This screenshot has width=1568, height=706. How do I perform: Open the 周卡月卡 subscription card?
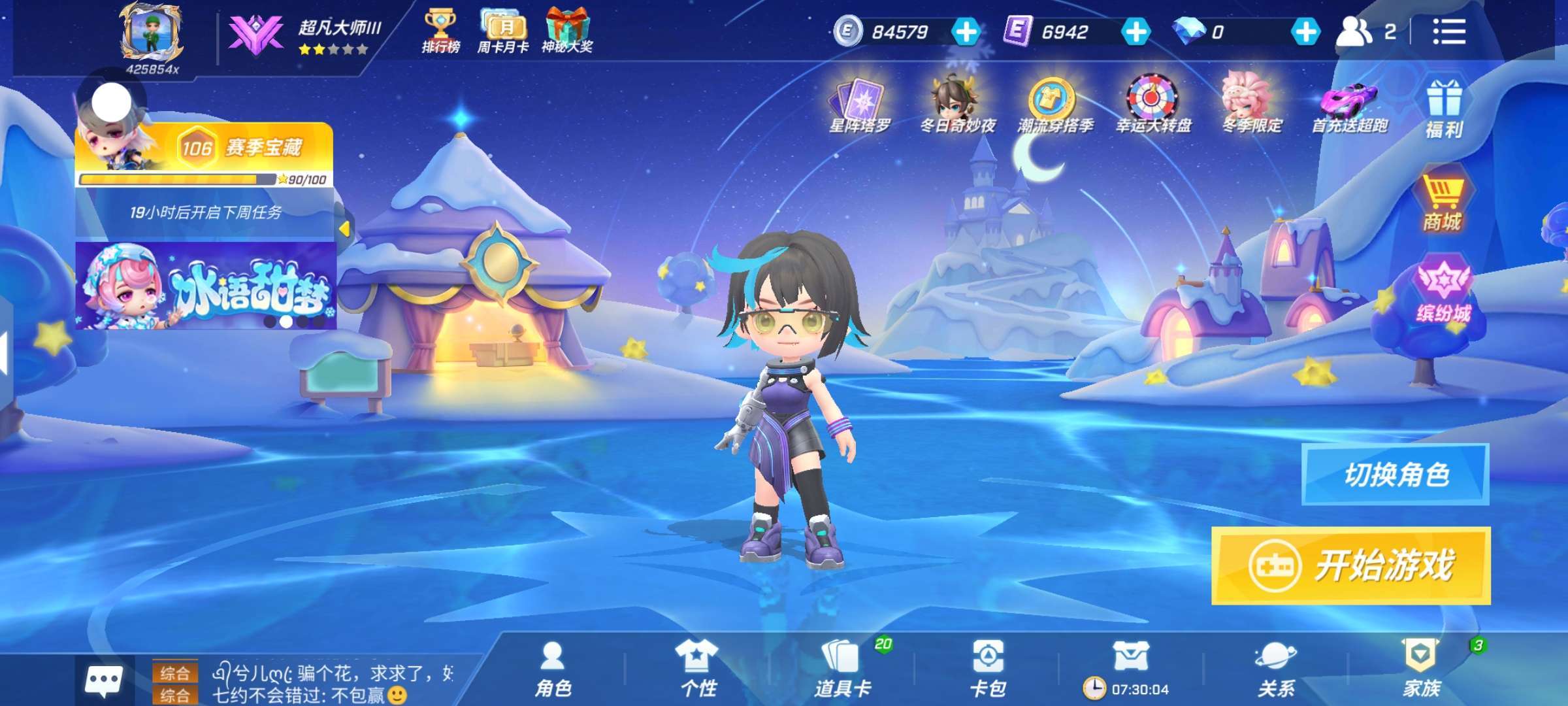502,31
